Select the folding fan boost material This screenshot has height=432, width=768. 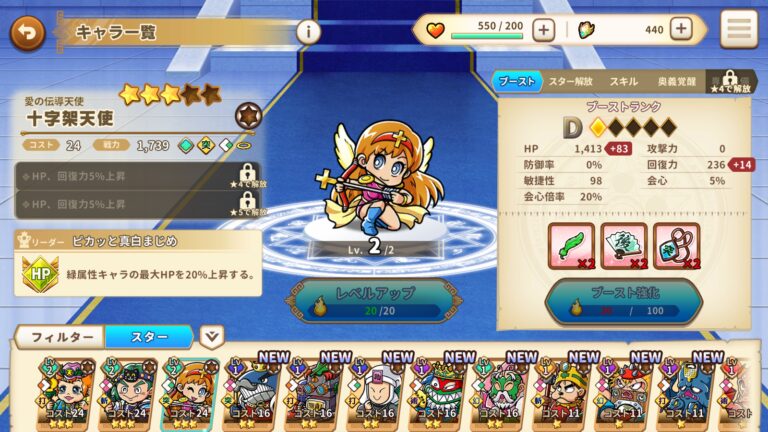624,246
